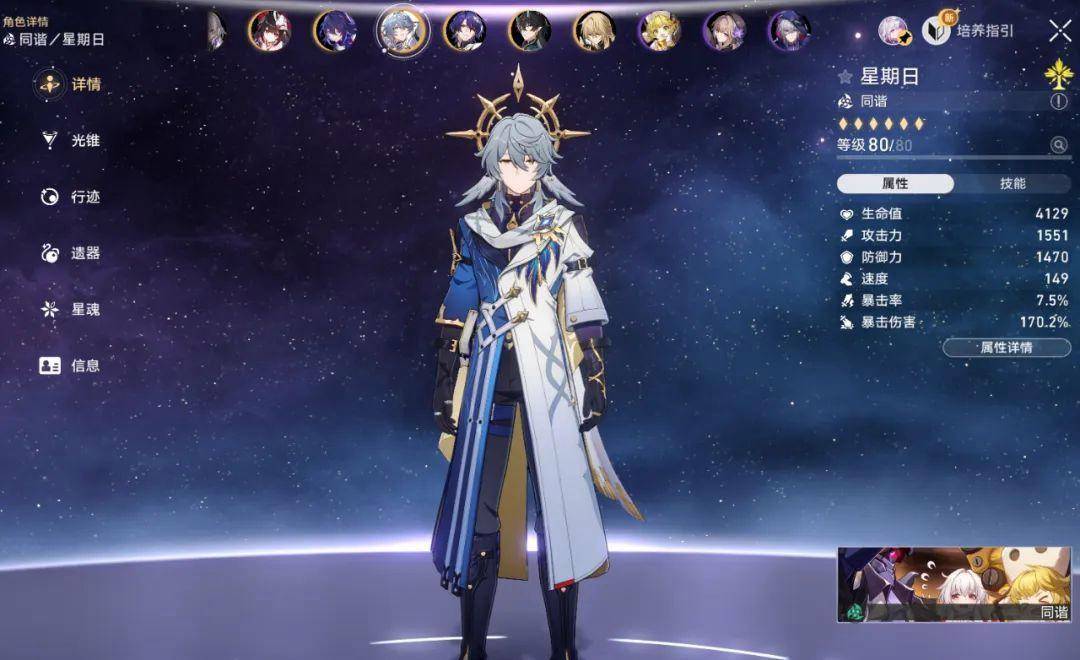
Task: Open the 培养指引 training guide
Action: coord(969,31)
